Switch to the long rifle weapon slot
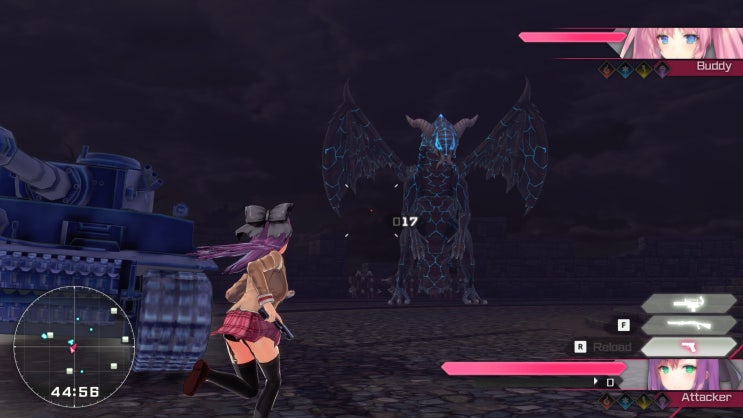 [x=688, y=324]
